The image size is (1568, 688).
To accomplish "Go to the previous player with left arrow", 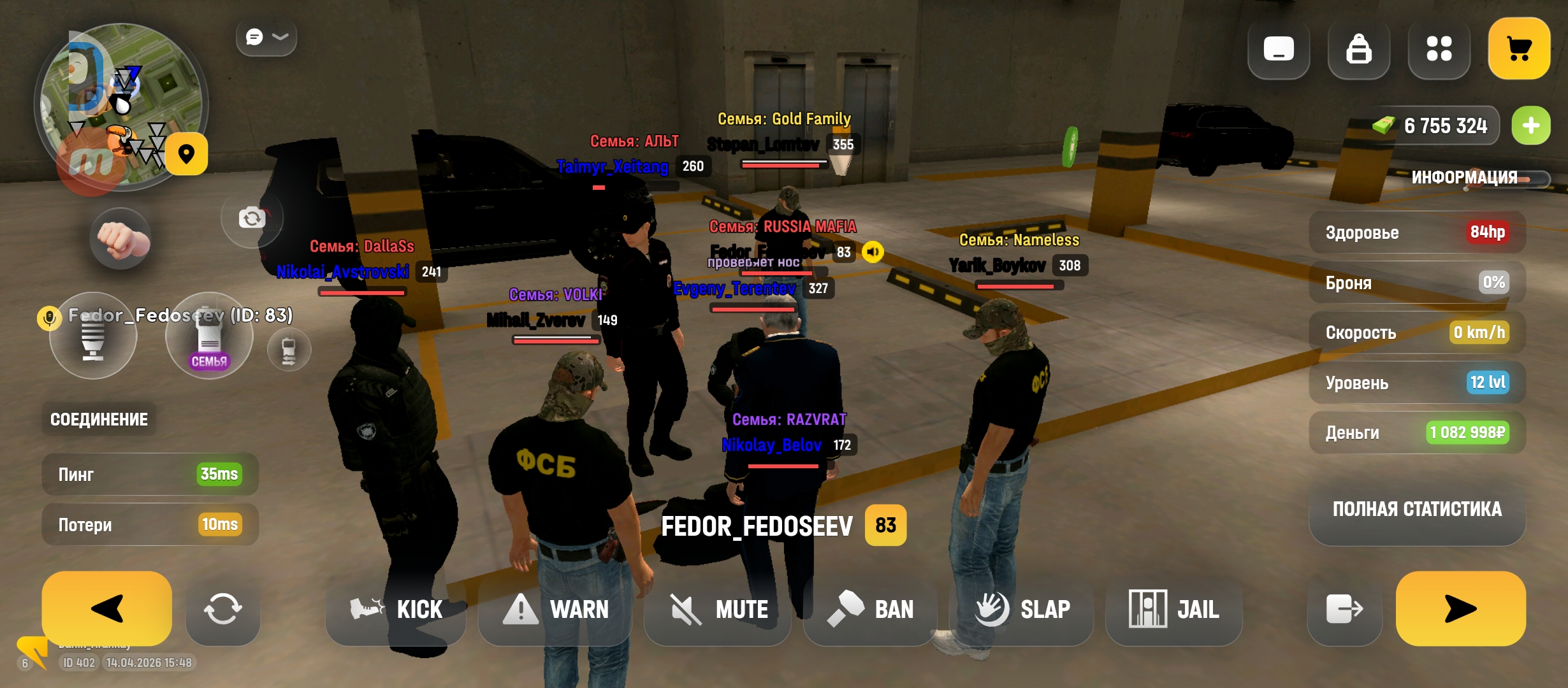I will [107, 608].
